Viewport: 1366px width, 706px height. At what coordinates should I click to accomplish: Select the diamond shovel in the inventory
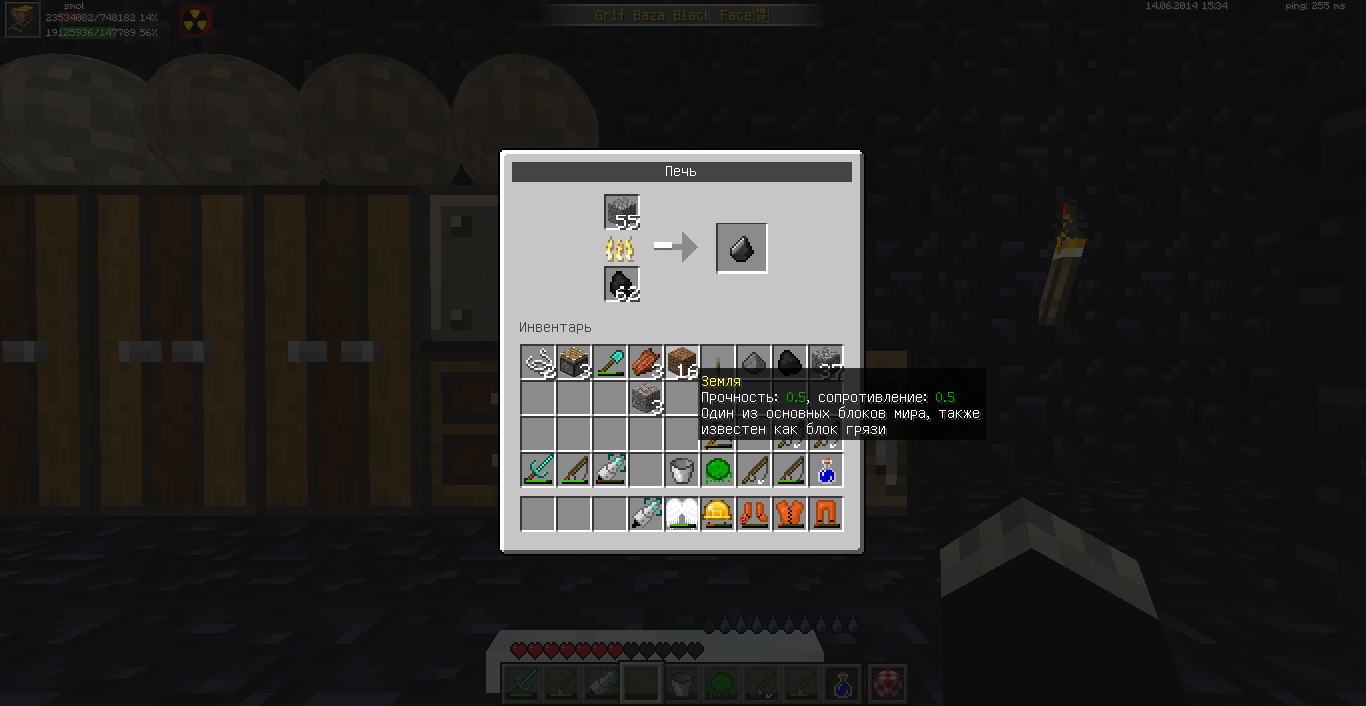tap(610, 362)
